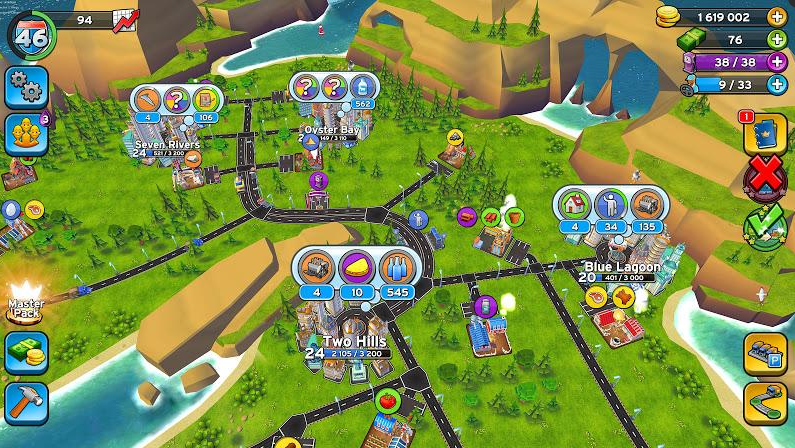Image resolution: width=795 pixels, height=448 pixels.
Task: Tap the blue plus beside 9 / 33
Action: pos(776,85)
